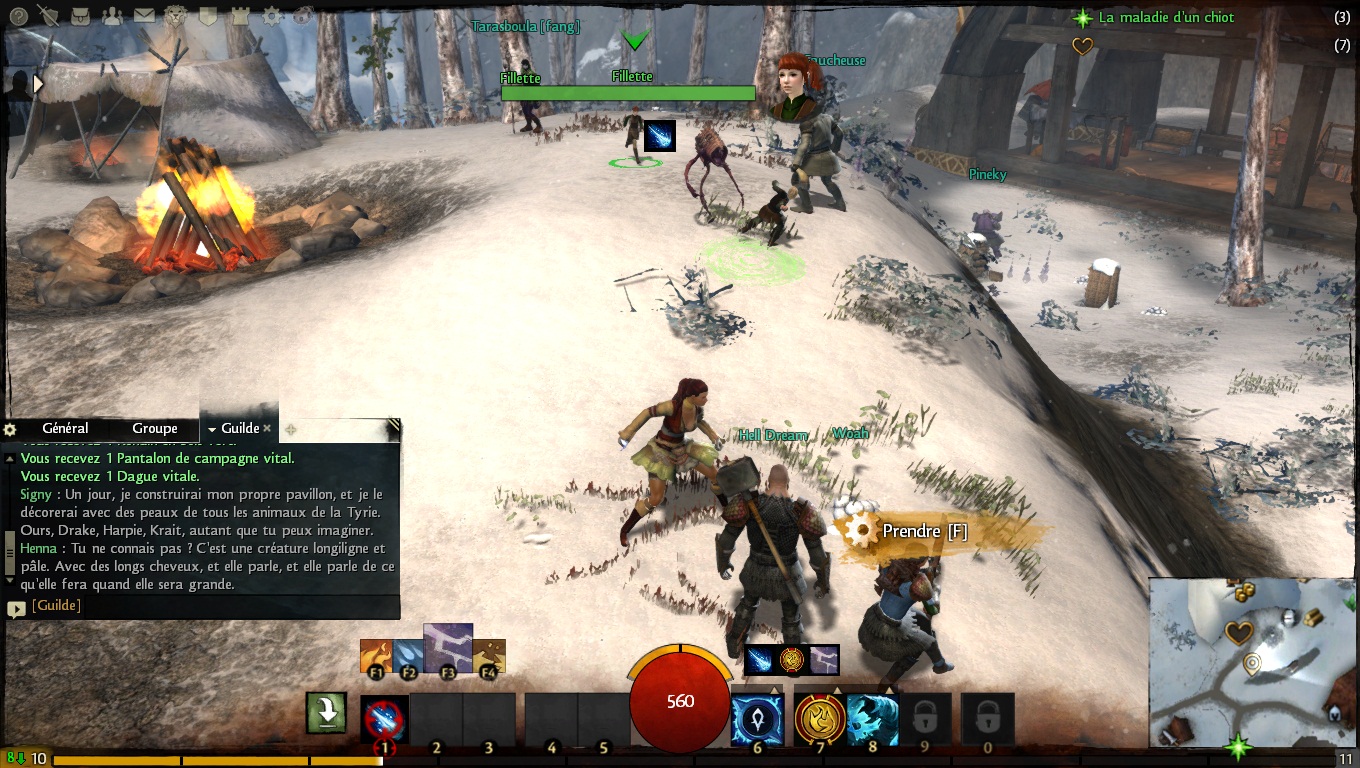This screenshot has height=768, width=1360.
Task: Click the chat message input field
Action: point(210,606)
